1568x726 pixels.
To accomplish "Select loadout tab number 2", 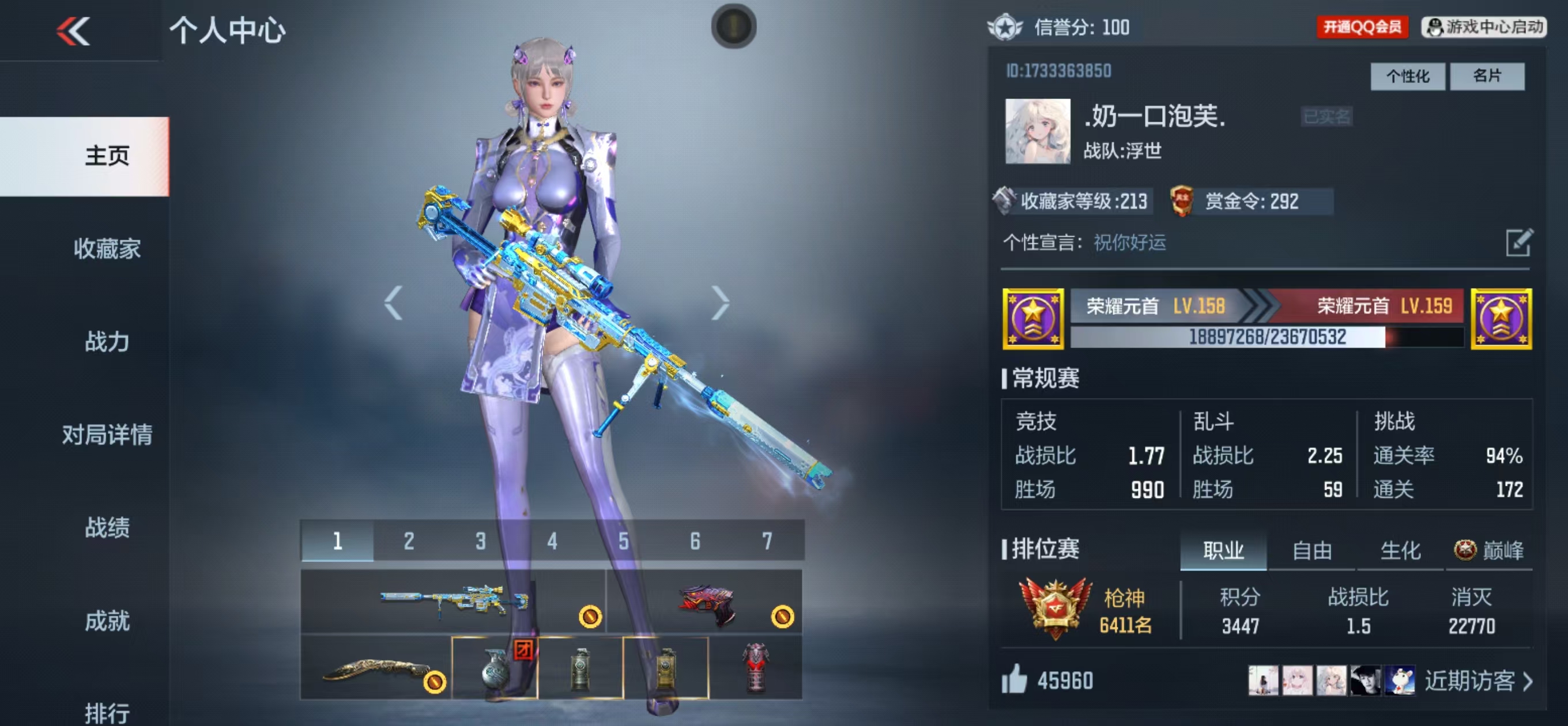I will 409,540.
